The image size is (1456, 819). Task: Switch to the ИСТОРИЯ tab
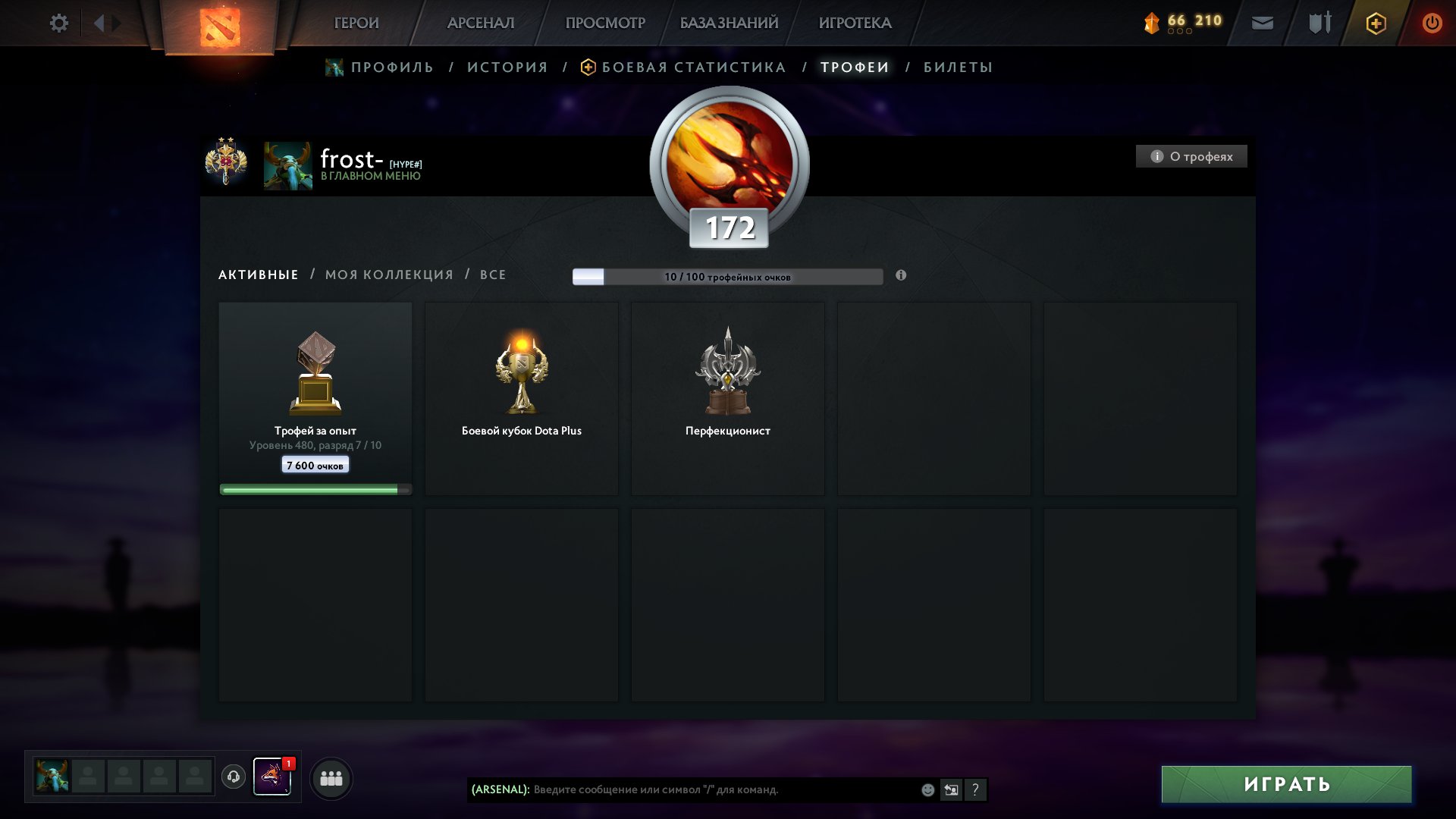coord(507,67)
